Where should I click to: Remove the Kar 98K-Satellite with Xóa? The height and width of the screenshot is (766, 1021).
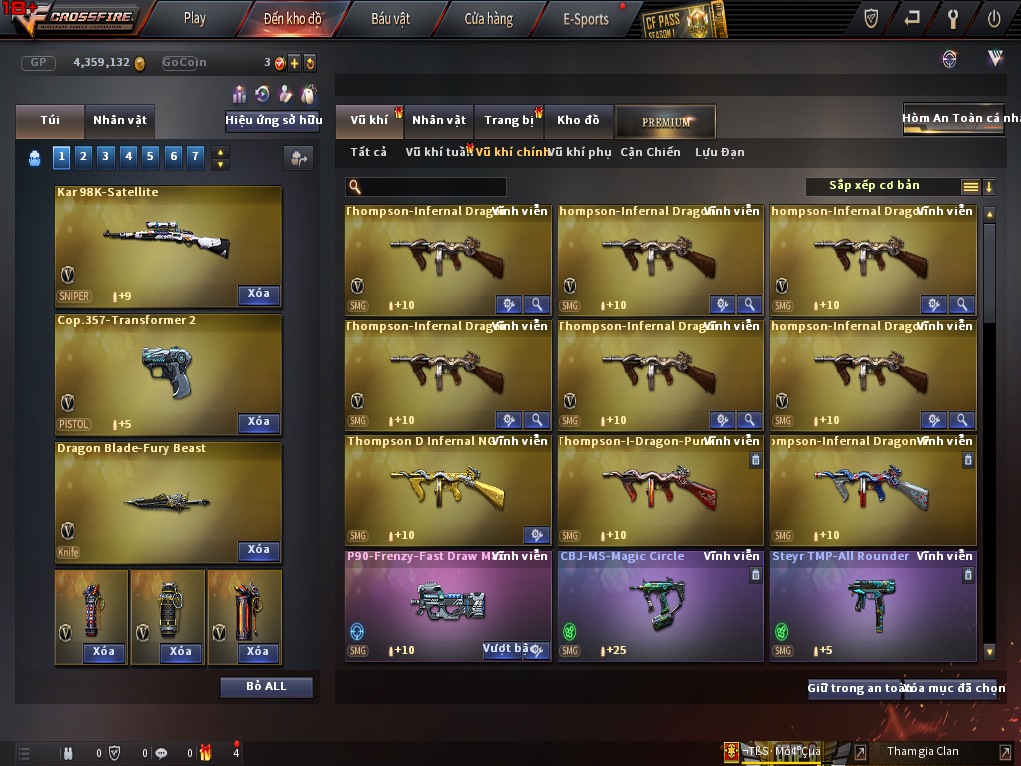click(259, 294)
